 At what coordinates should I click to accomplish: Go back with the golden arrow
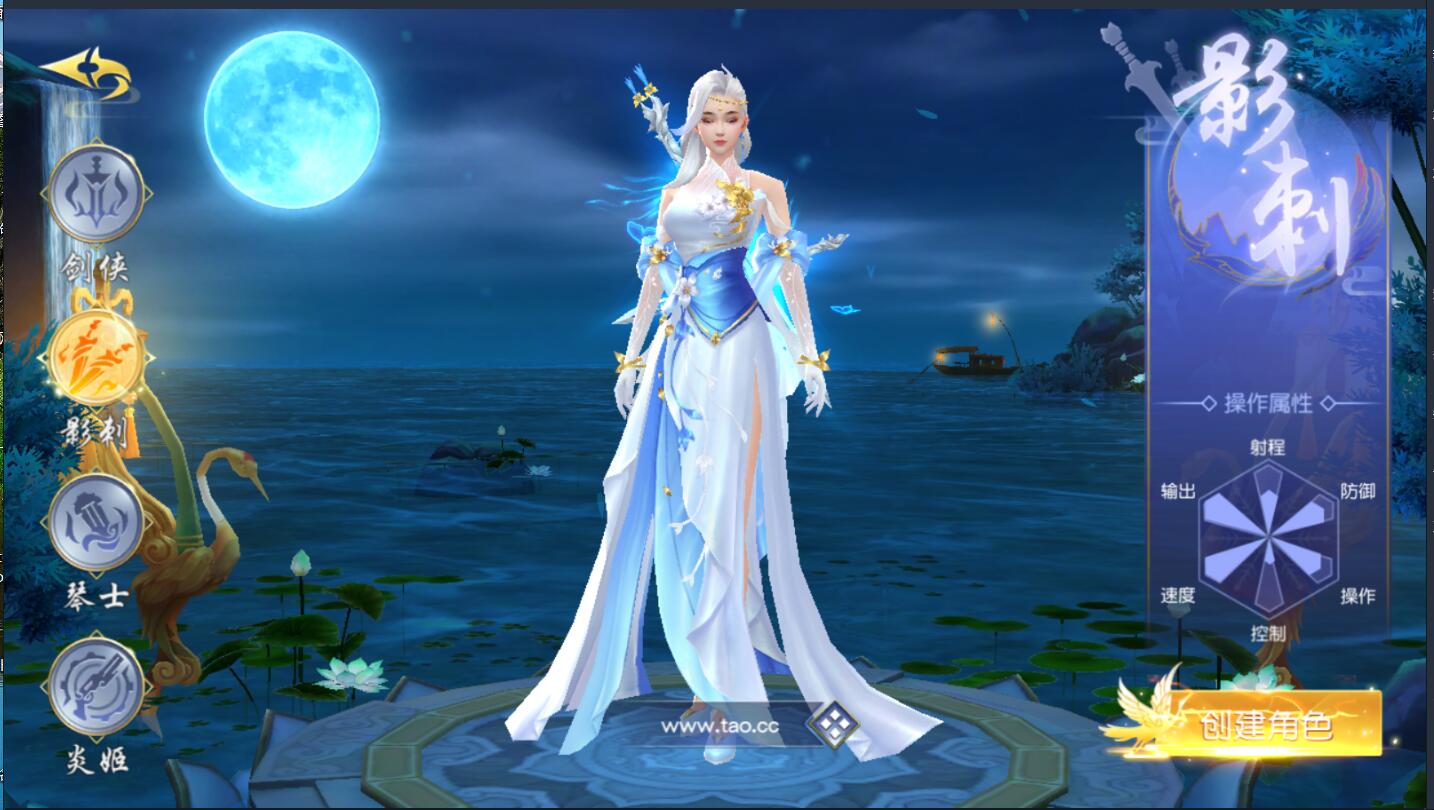[88, 74]
